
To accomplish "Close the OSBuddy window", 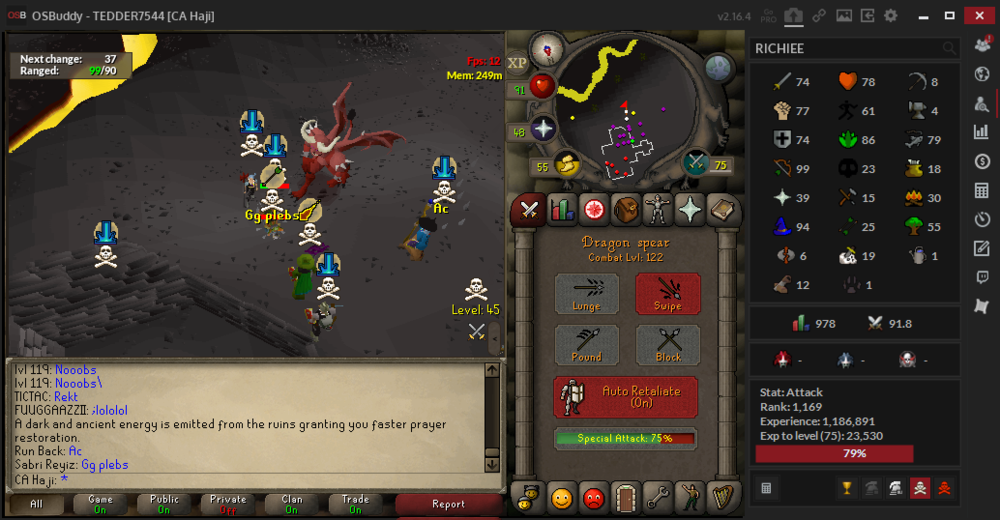I will click(978, 15).
